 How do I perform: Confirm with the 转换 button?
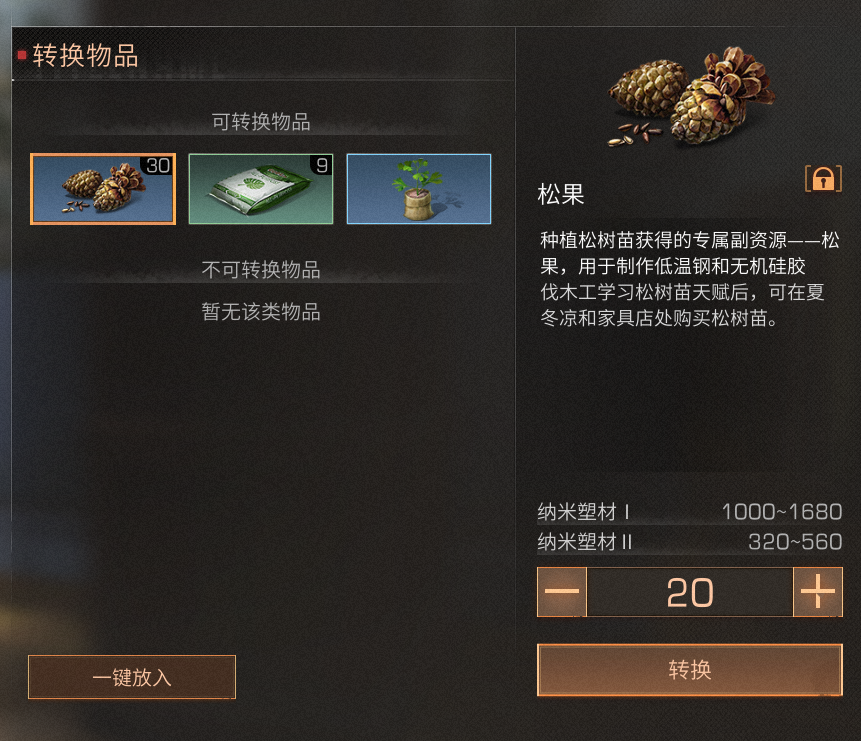coord(689,669)
